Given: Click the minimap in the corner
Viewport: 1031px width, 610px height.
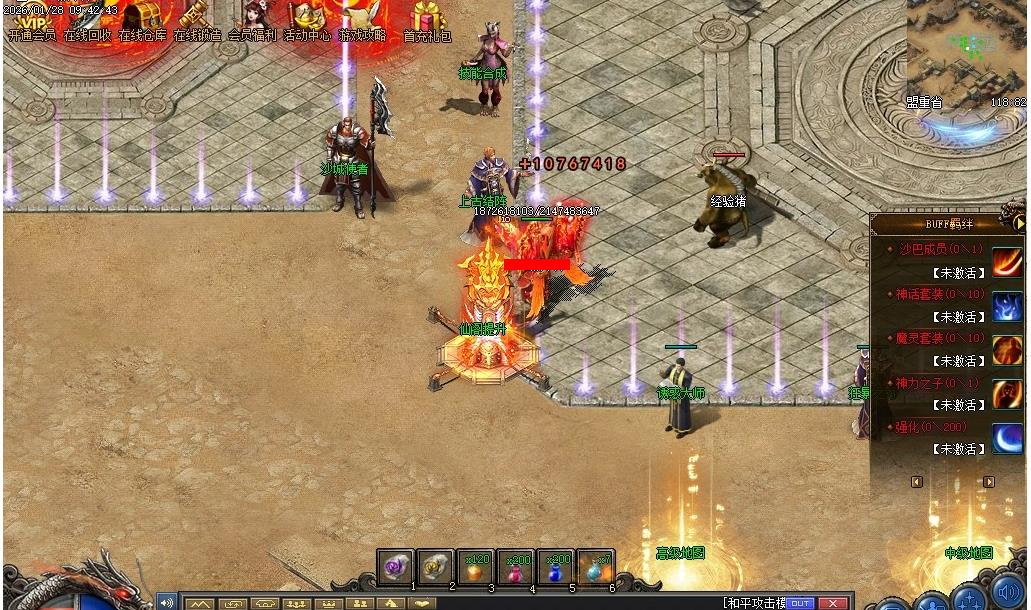Looking at the screenshot, I should [966, 50].
